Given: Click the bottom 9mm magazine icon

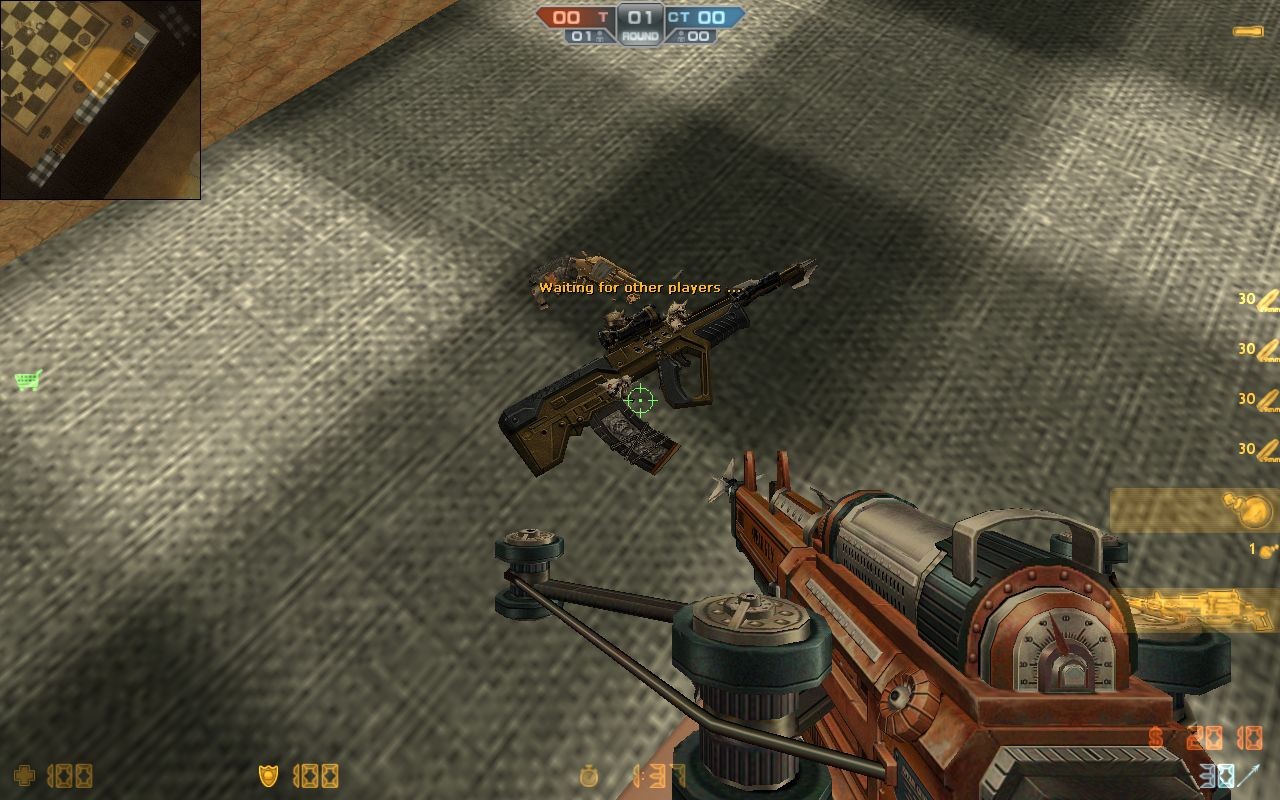Looking at the screenshot, I should [1266, 449].
